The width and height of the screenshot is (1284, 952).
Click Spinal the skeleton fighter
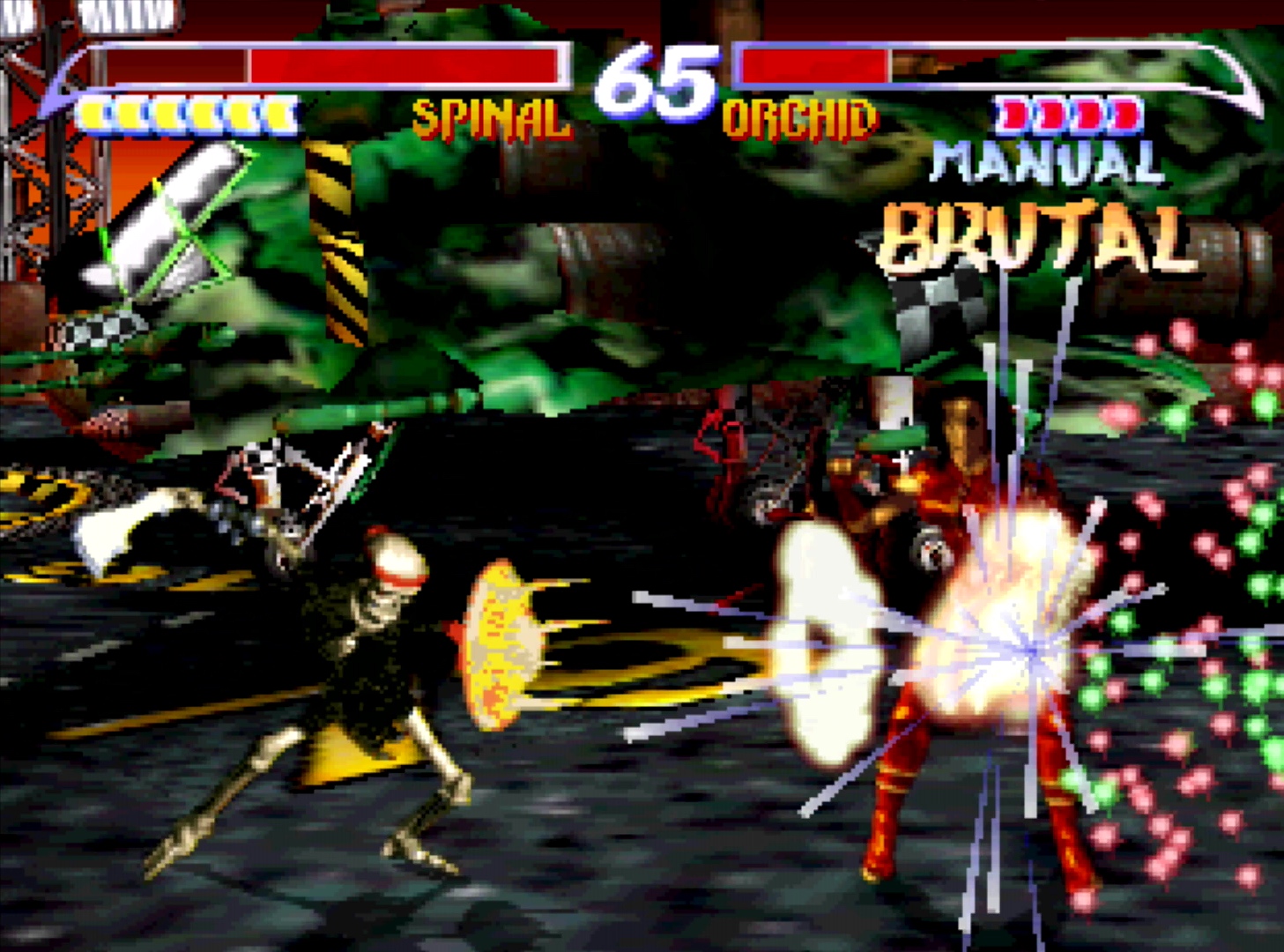370,670
